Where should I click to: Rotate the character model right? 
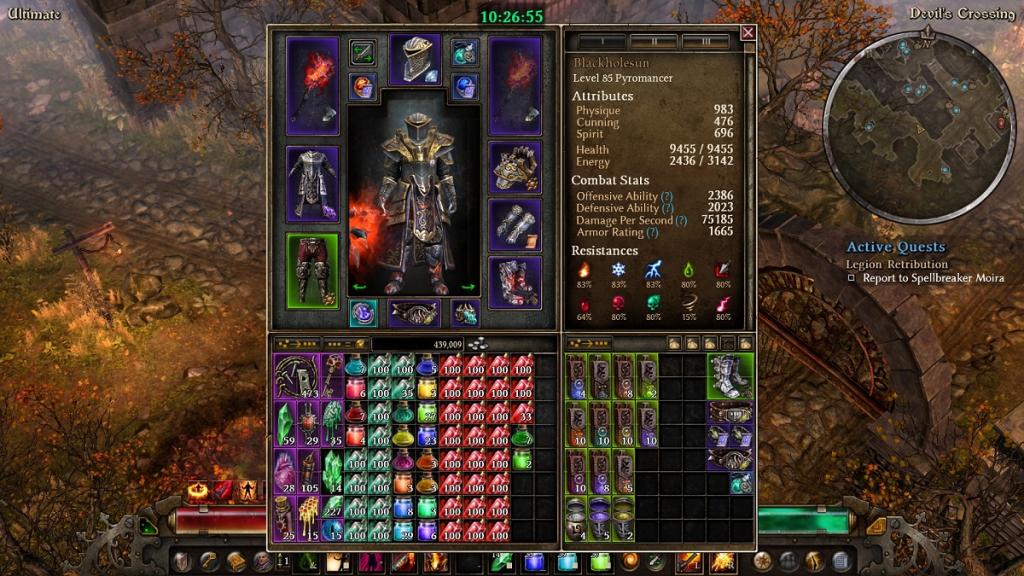(467, 287)
